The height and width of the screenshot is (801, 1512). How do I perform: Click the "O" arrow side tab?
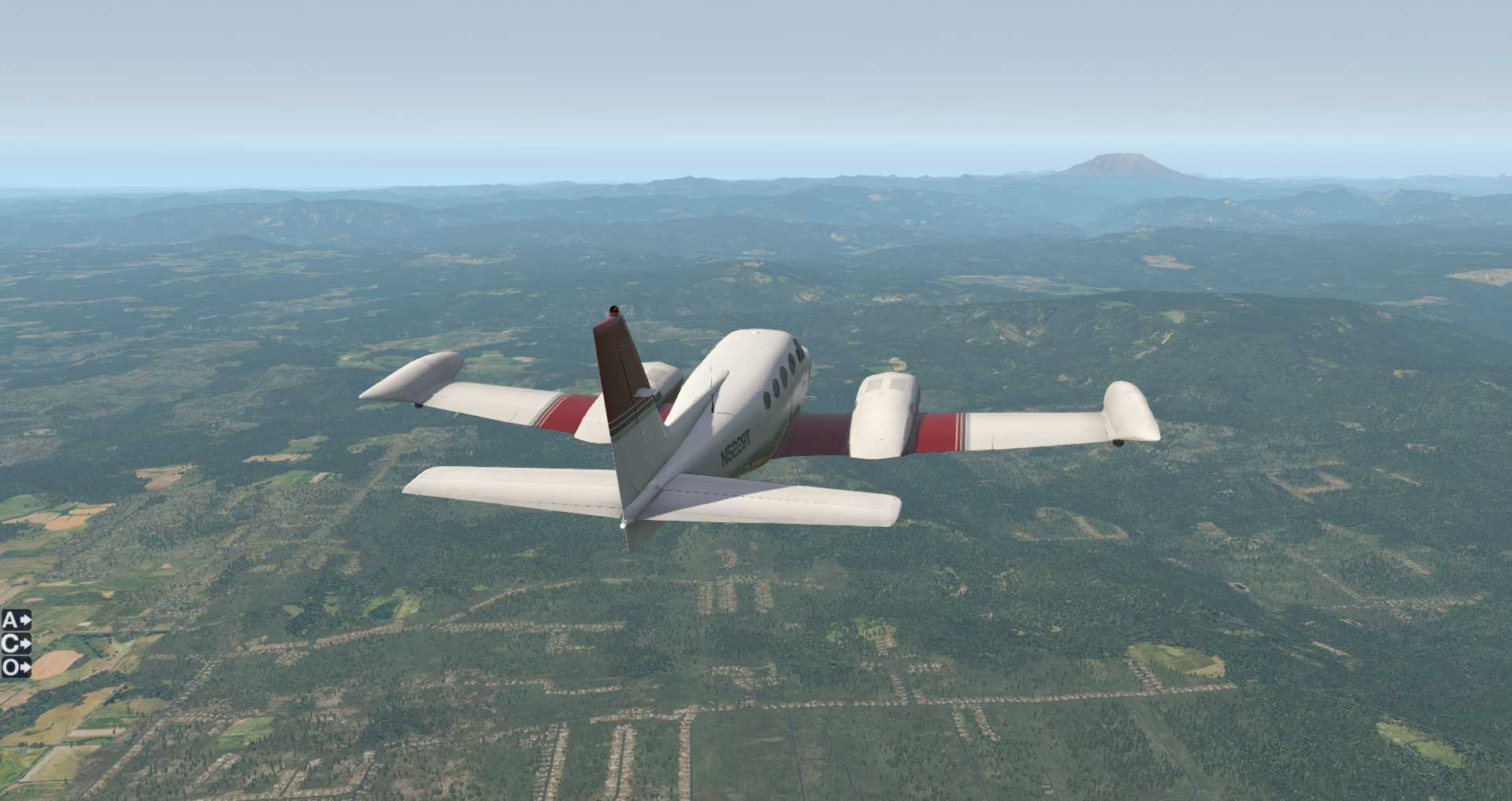coord(16,668)
